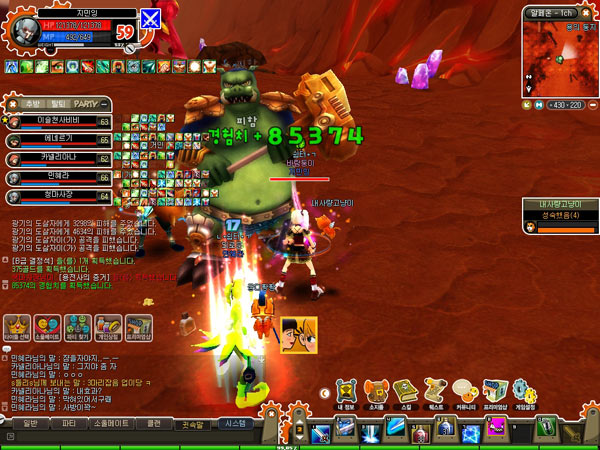Switch to the 소울메이트 chat tab
The width and height of the screenshot is (600, 450).
[x=109, y=423]
